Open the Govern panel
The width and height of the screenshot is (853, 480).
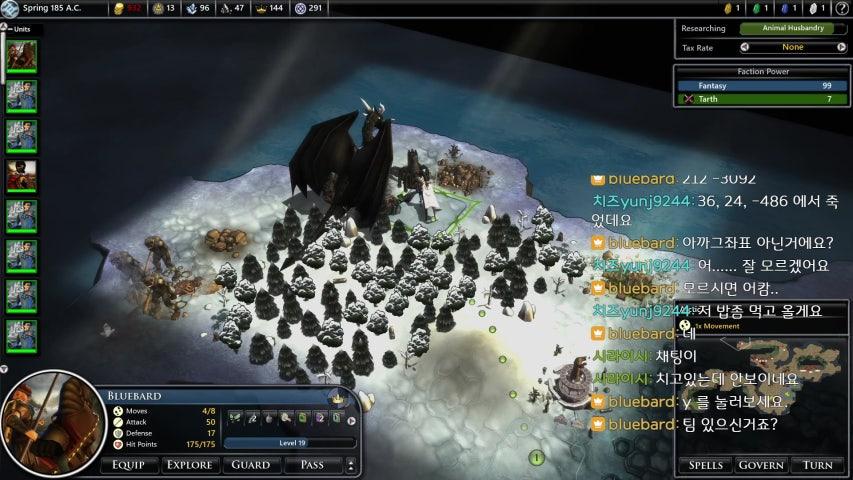pos(760,465)
